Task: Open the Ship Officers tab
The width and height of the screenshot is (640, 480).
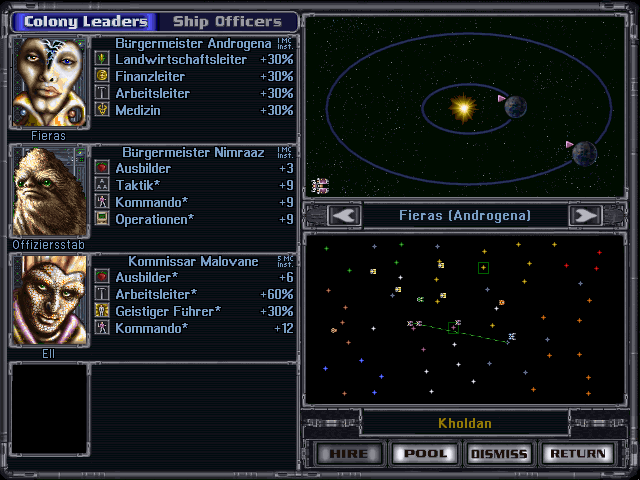Action: point(227,21)
